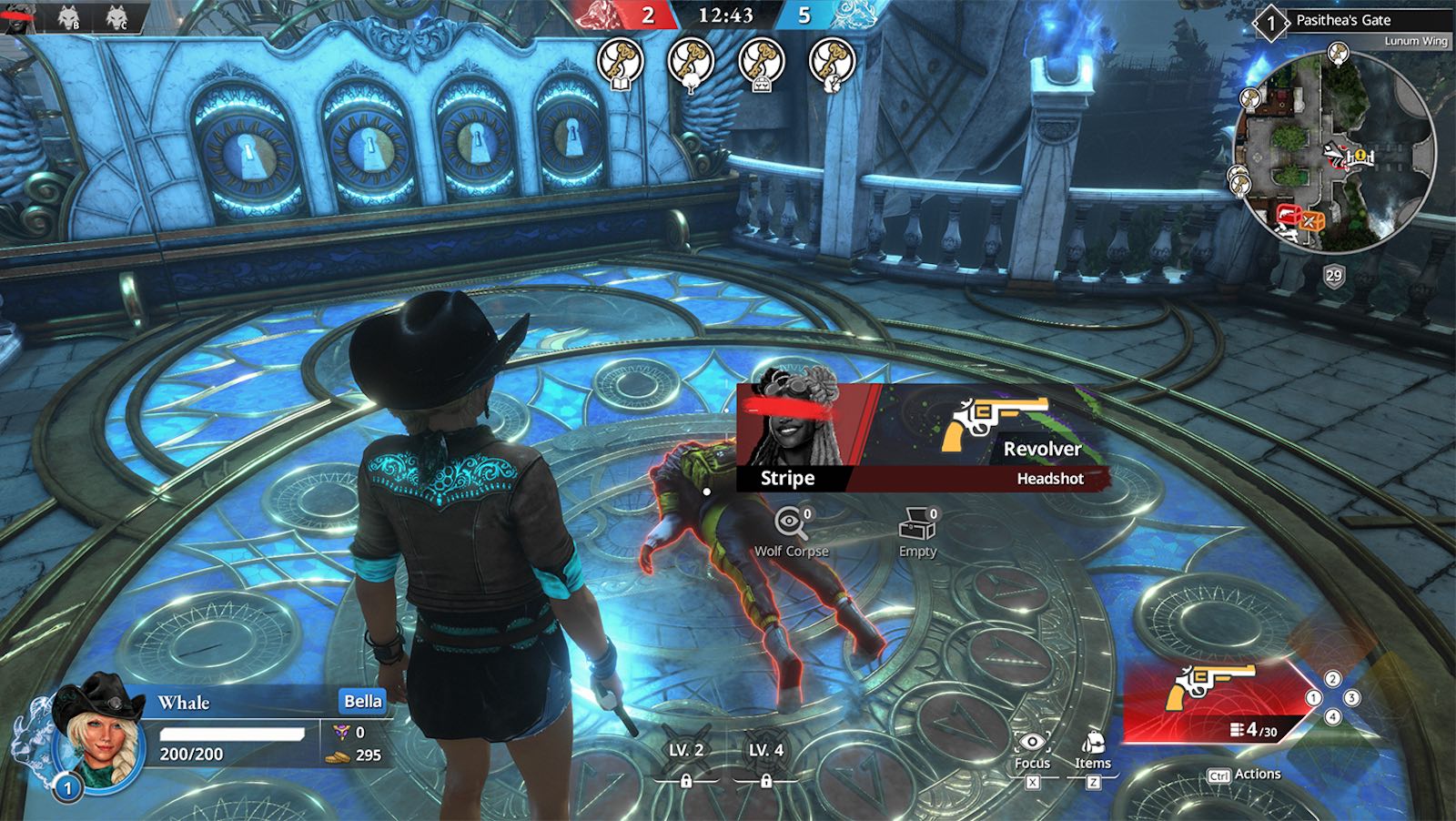Click the locked LV. 2 ability slot
This screenshot has height=821, width=1456.
686,764
